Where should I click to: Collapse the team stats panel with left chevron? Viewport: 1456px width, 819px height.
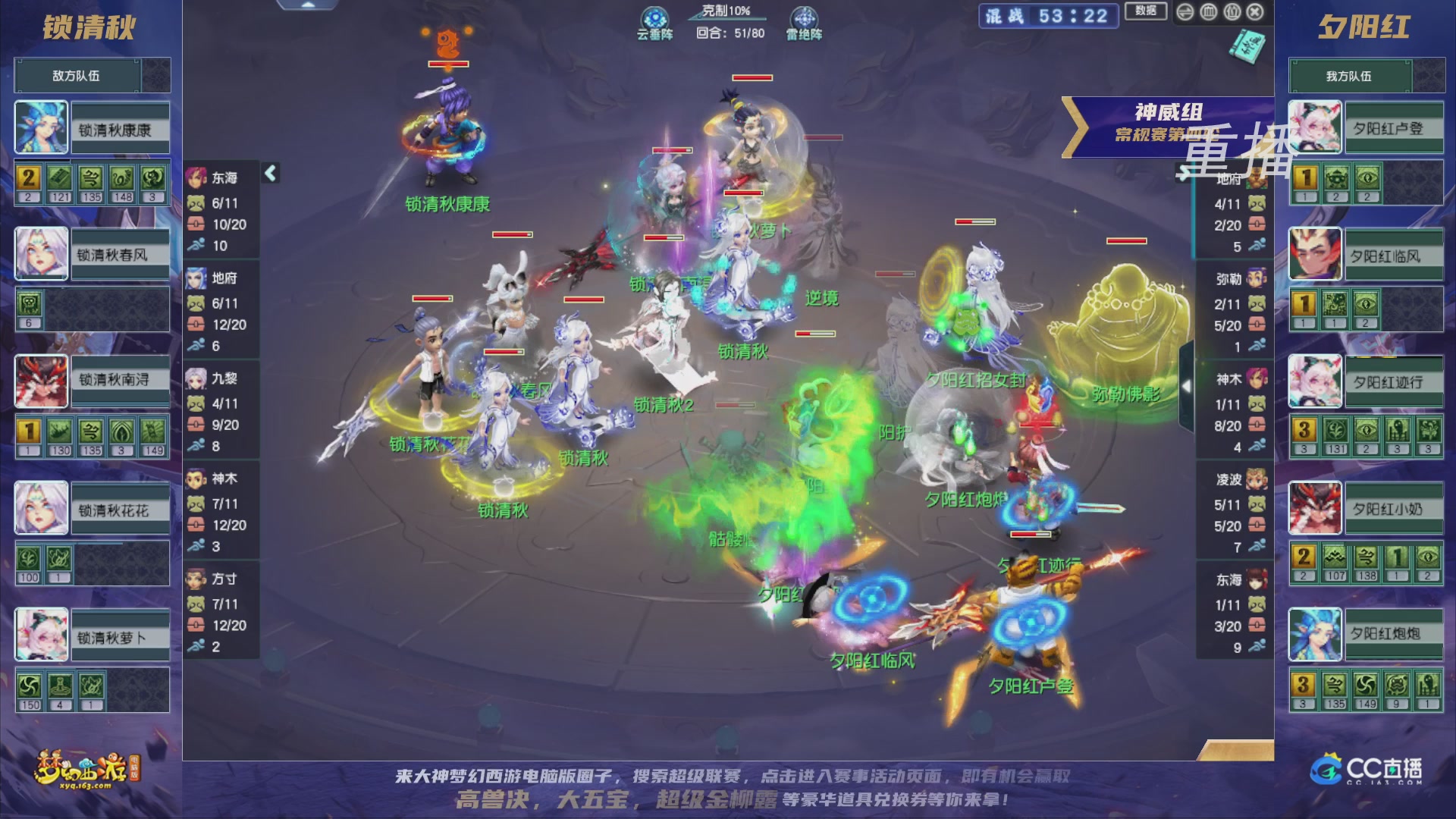click(x=269, y=173)
